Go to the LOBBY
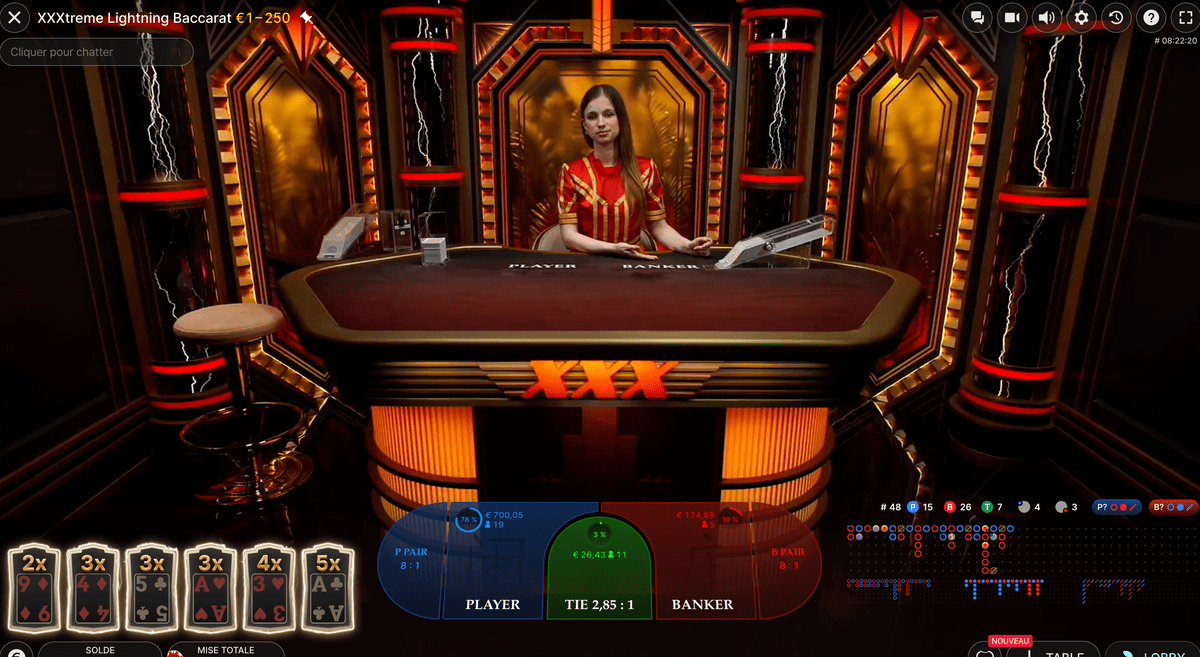Screen dimensions: 1200x657 pyautogui.click(x=1160, y=650)
